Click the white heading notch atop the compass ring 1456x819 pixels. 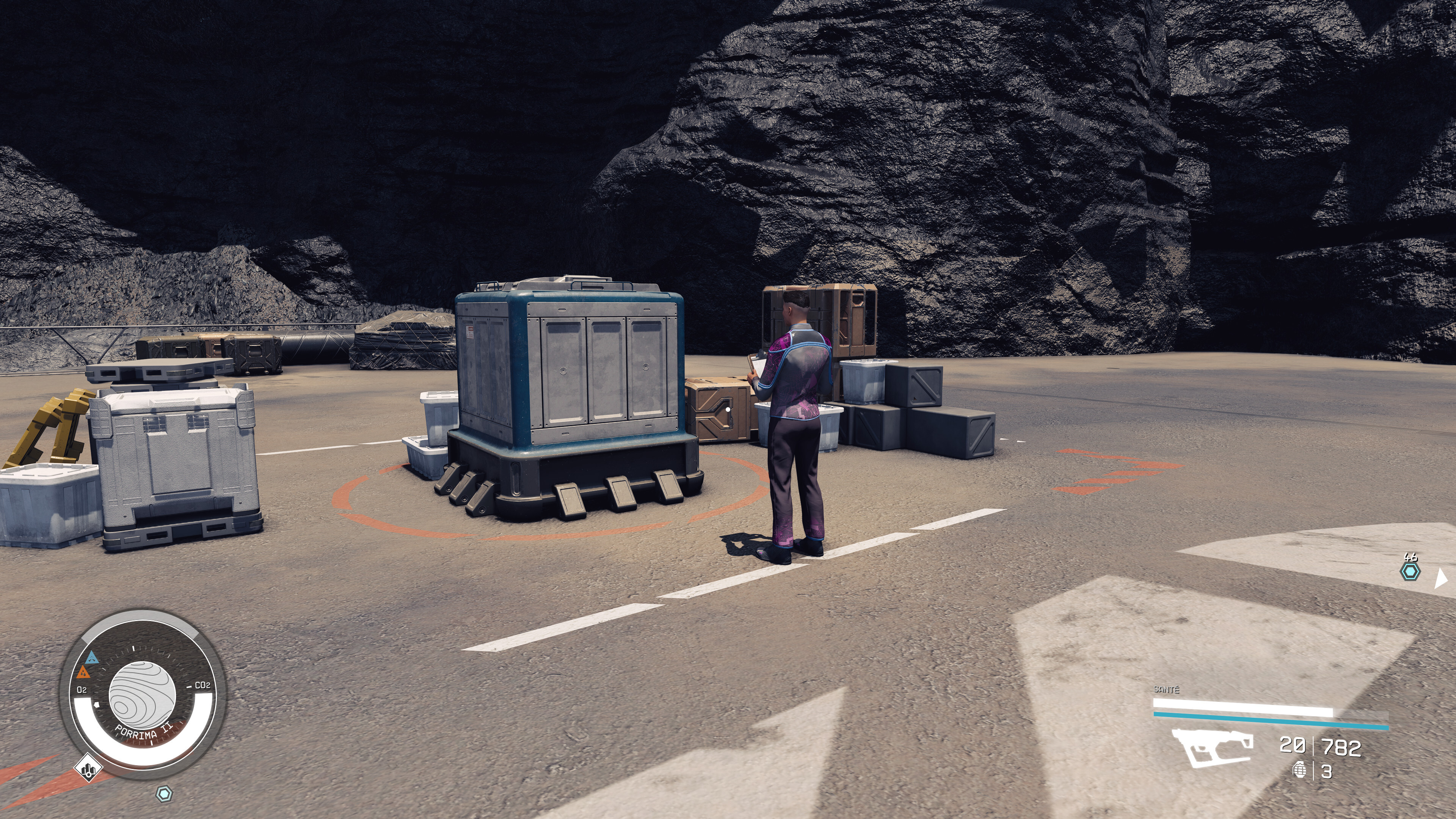click(134, 648)
